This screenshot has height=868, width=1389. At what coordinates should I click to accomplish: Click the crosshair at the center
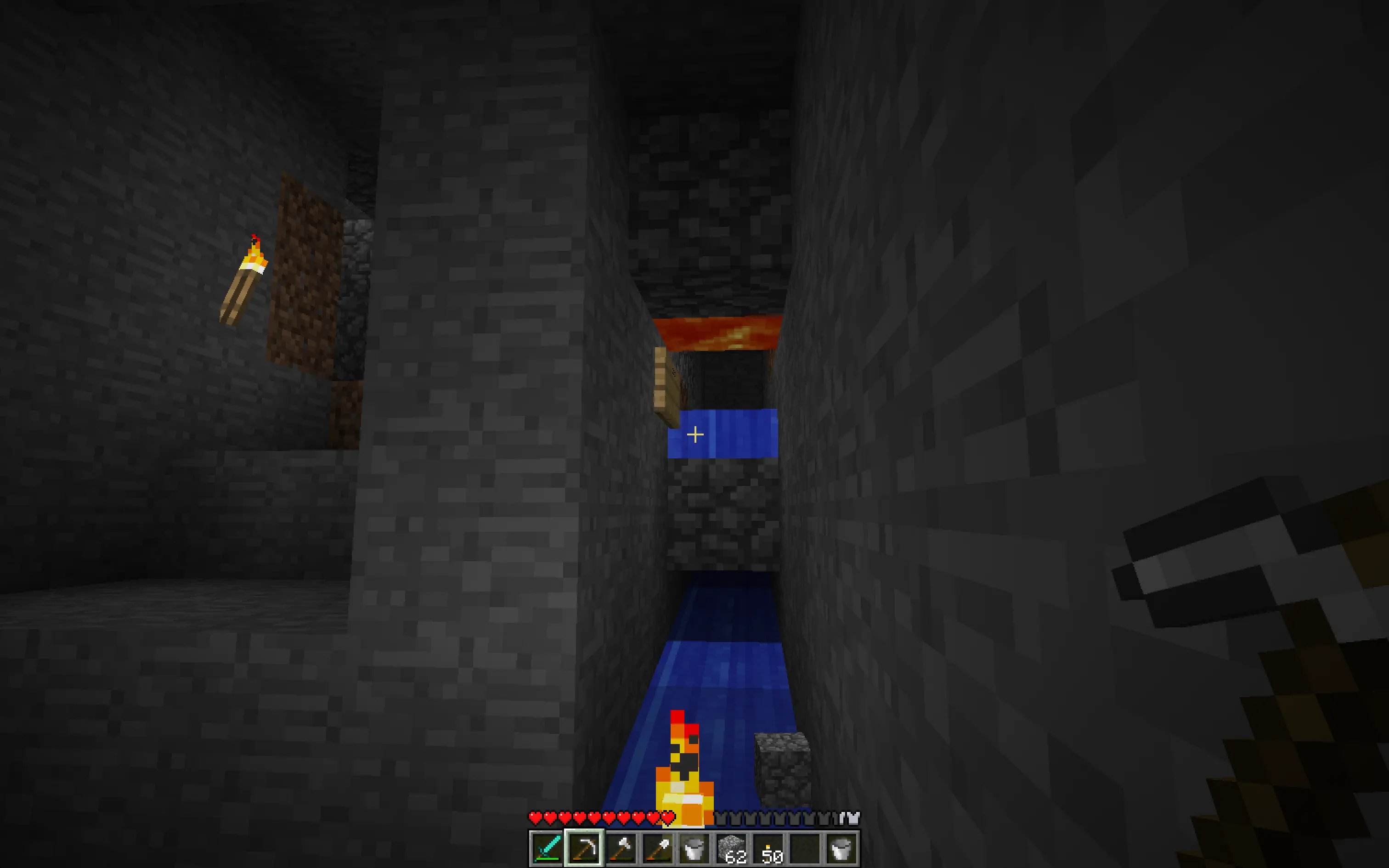tap(694, 434)
